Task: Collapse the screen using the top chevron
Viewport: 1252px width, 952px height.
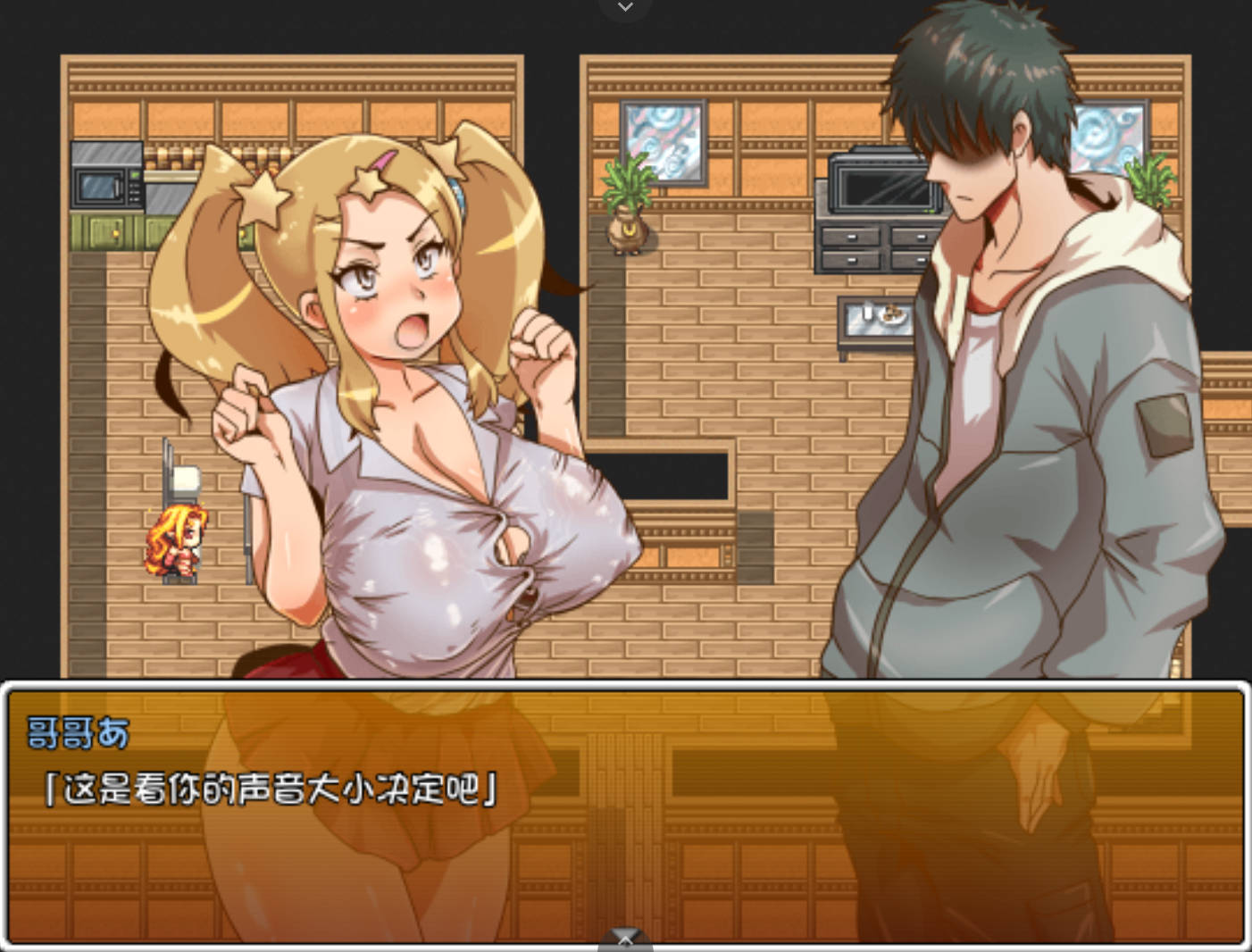Action: click(x=625, y=7)
